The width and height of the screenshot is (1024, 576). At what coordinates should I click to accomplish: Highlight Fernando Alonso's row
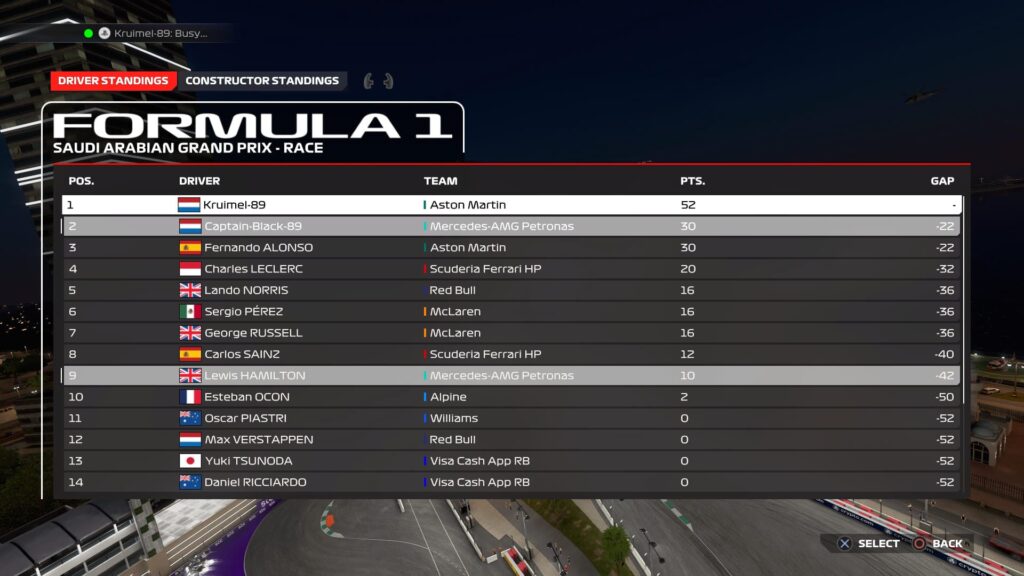tap(511, 248)
